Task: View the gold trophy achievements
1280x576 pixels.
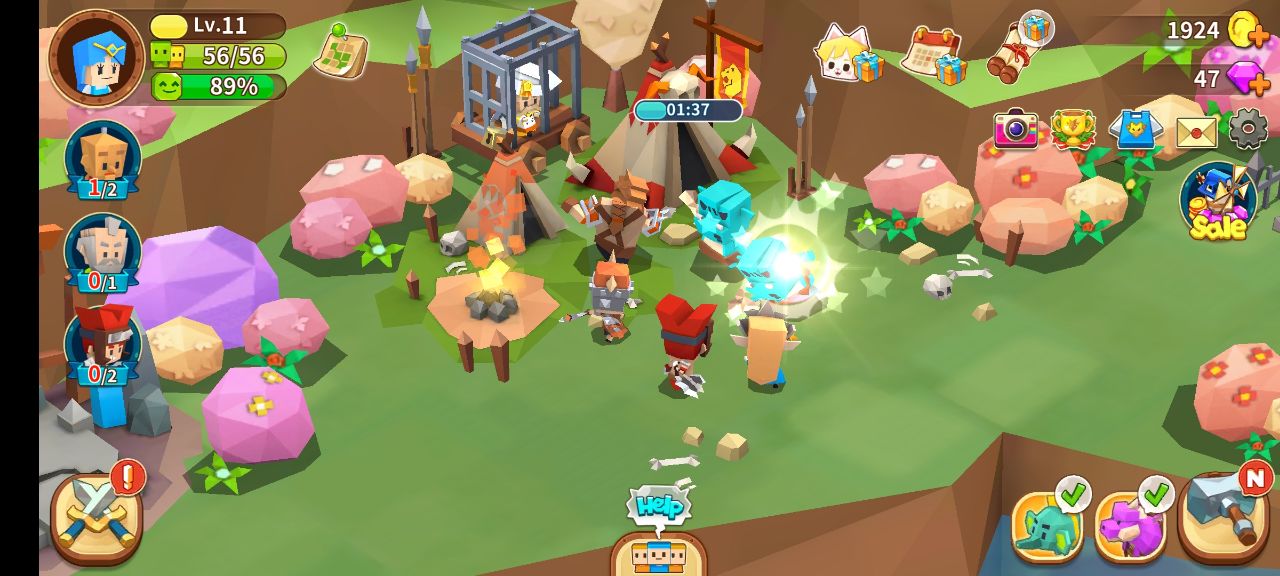Action: (1073, 130)
